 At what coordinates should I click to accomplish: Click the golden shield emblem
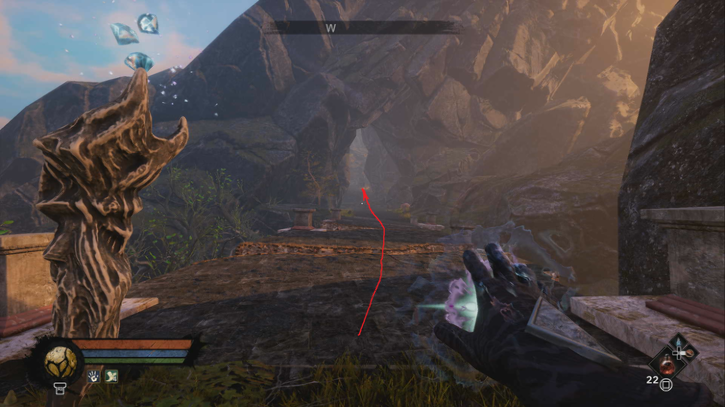coord(60,360)
